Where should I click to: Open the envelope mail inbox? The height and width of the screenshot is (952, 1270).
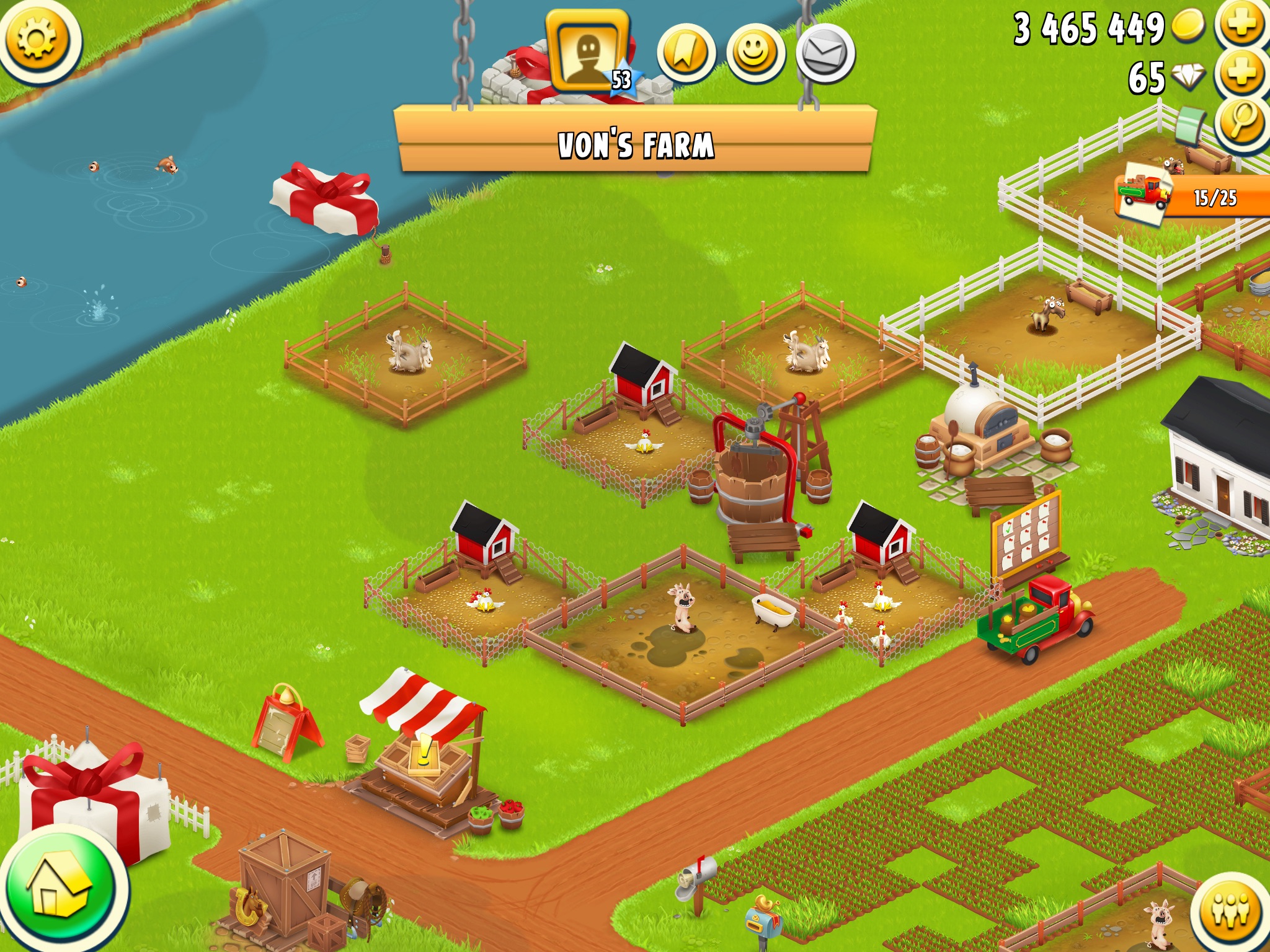[x=825, y=54]
